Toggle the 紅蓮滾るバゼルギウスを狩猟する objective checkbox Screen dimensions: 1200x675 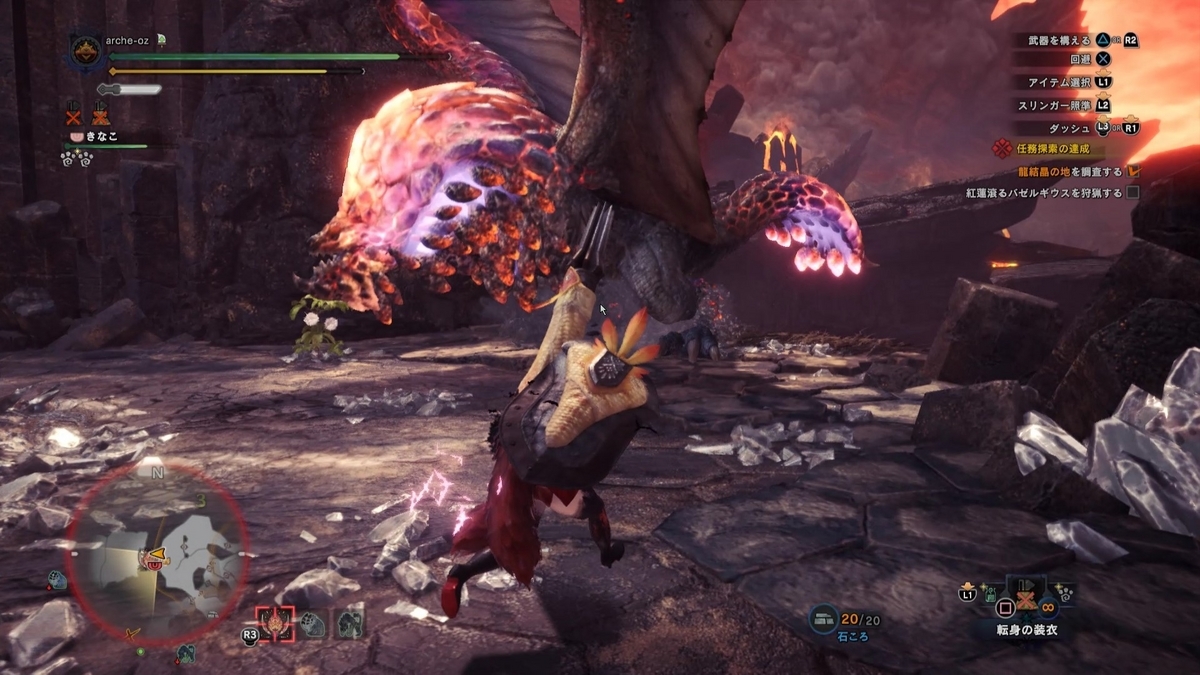tap(1133, 192)
